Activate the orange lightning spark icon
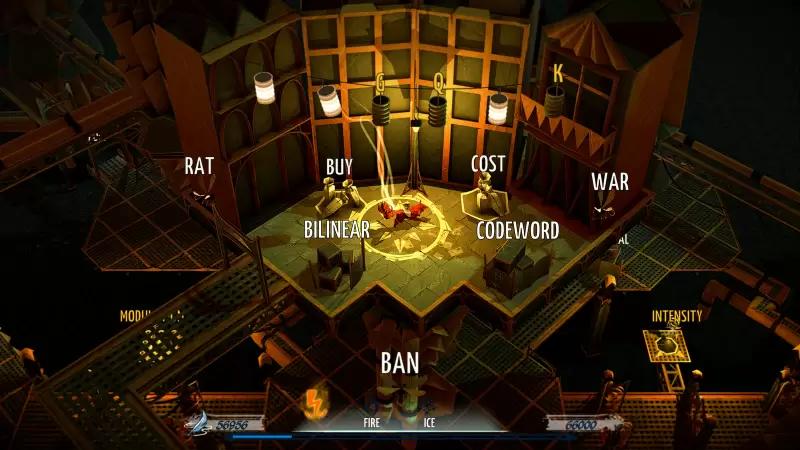 (x=312, y=404)
